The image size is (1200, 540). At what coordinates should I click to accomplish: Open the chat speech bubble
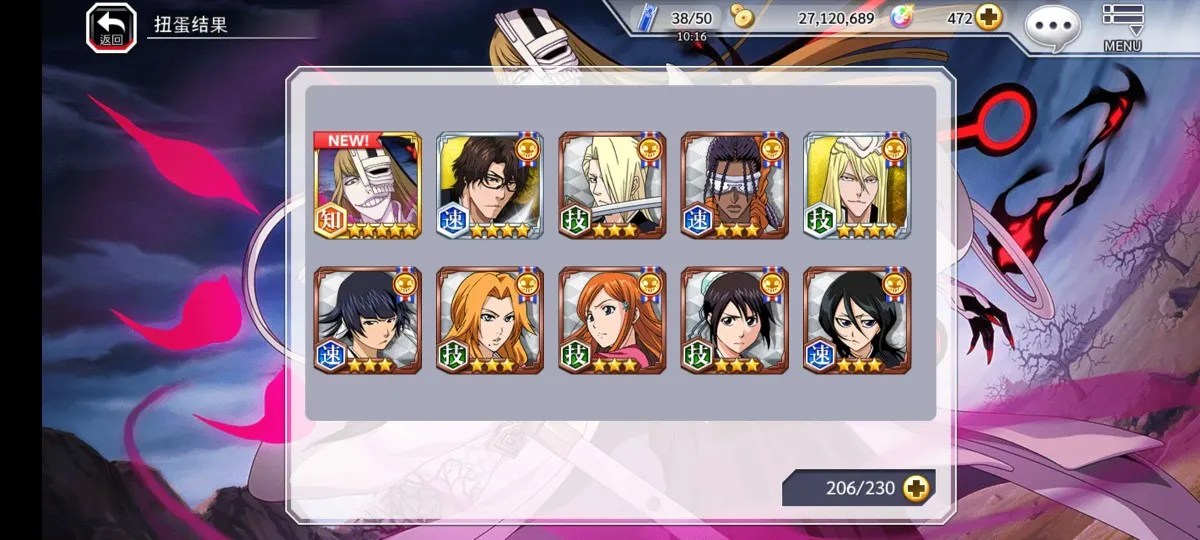tap(1052, 25)
